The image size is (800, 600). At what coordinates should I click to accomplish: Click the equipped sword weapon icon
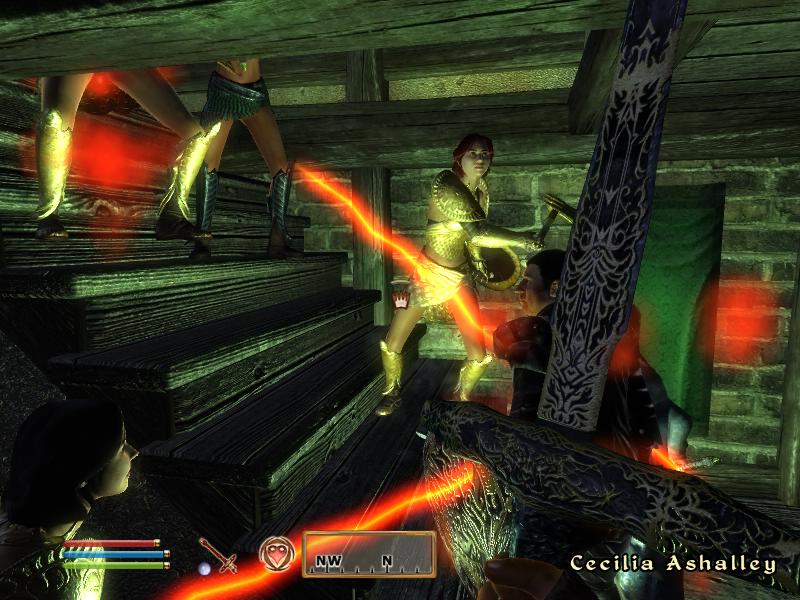pyautogui.click(x=217, y=555)
